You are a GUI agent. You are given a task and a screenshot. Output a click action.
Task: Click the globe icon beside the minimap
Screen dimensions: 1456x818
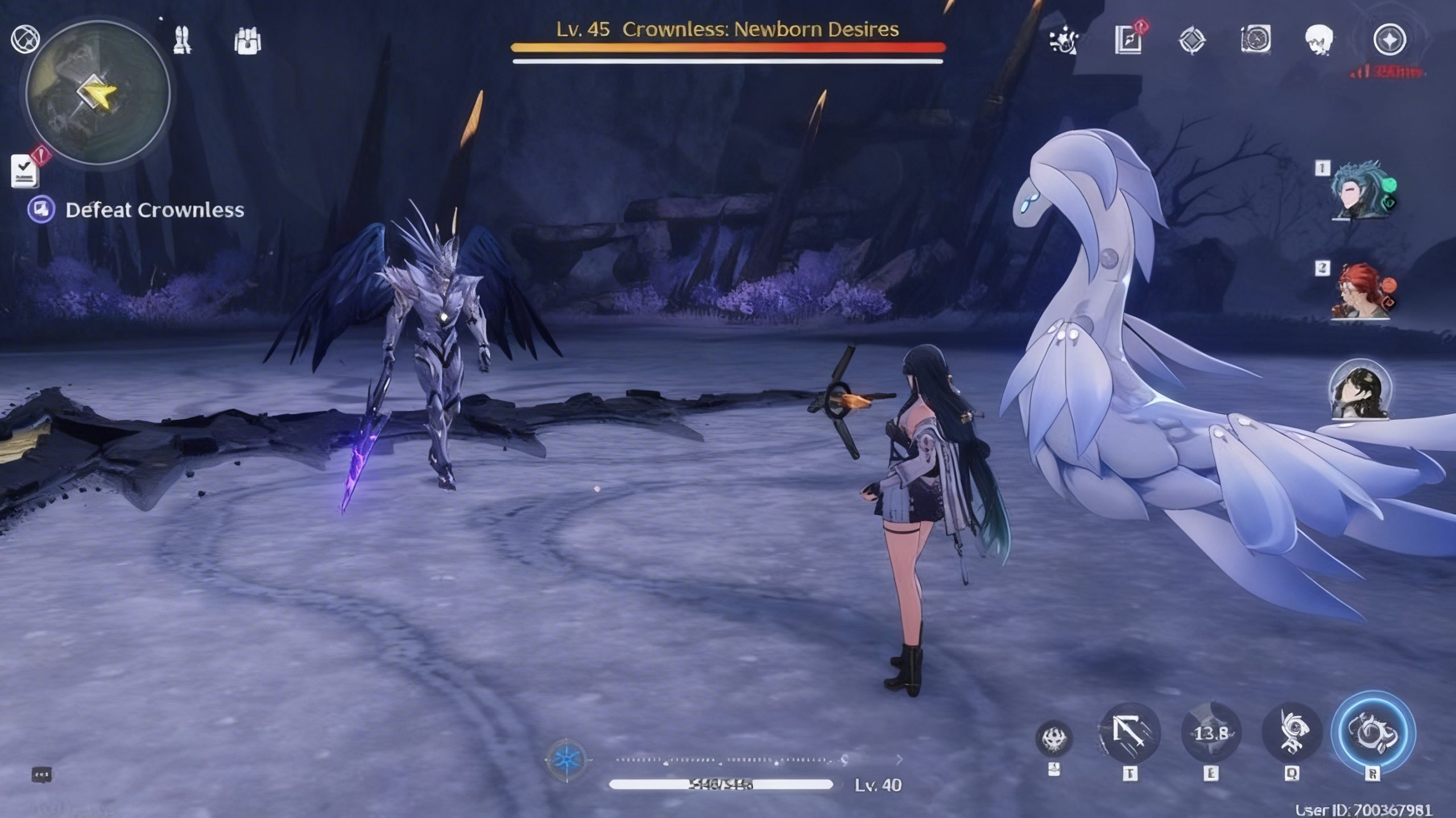click(25, 39)
